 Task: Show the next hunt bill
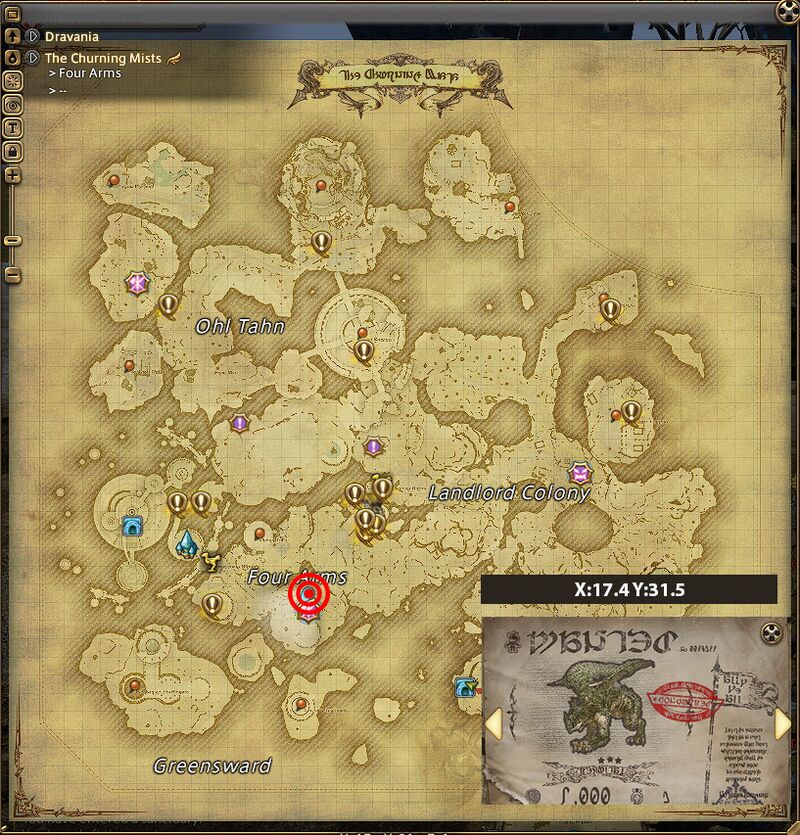click(x=783, y=723)
